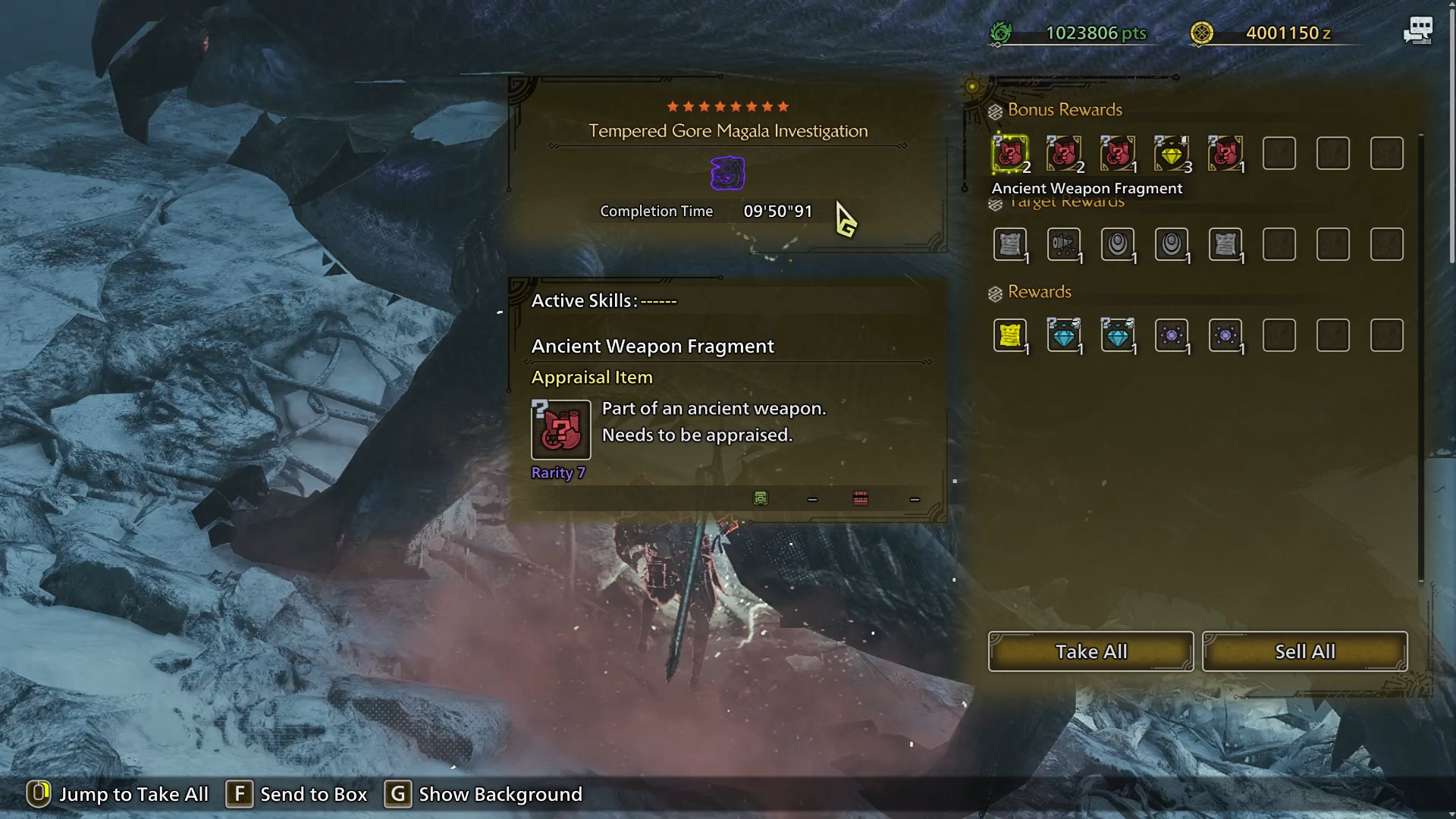This screenshot has height=819, width=1456.
Task: Click the rewards list scrollbar
Action: (1421, 356)
